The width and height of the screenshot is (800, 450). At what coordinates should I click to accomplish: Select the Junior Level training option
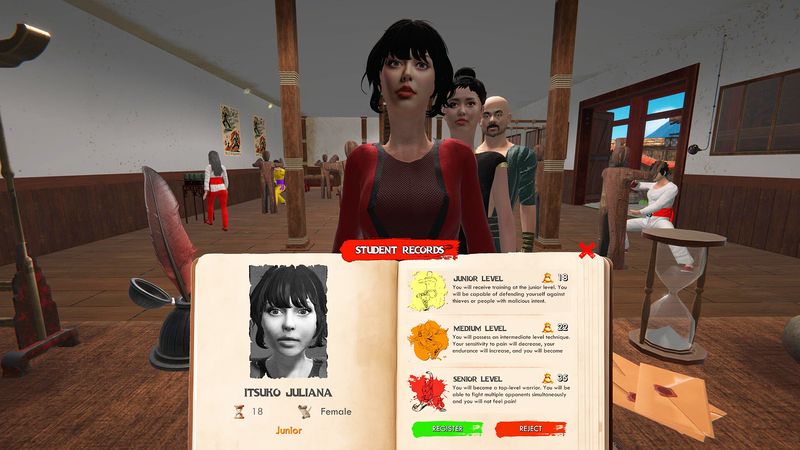click(x=490, y=290)
